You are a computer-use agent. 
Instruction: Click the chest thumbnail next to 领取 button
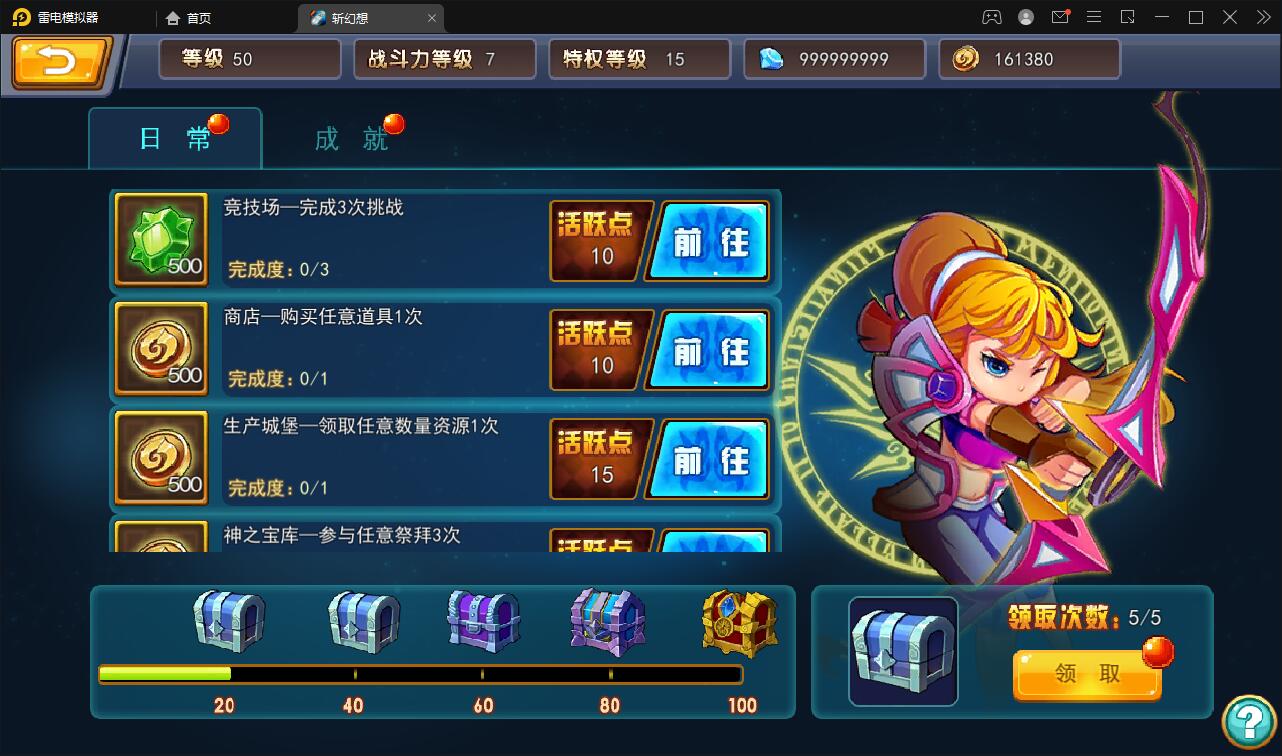[x=903, y=650]
